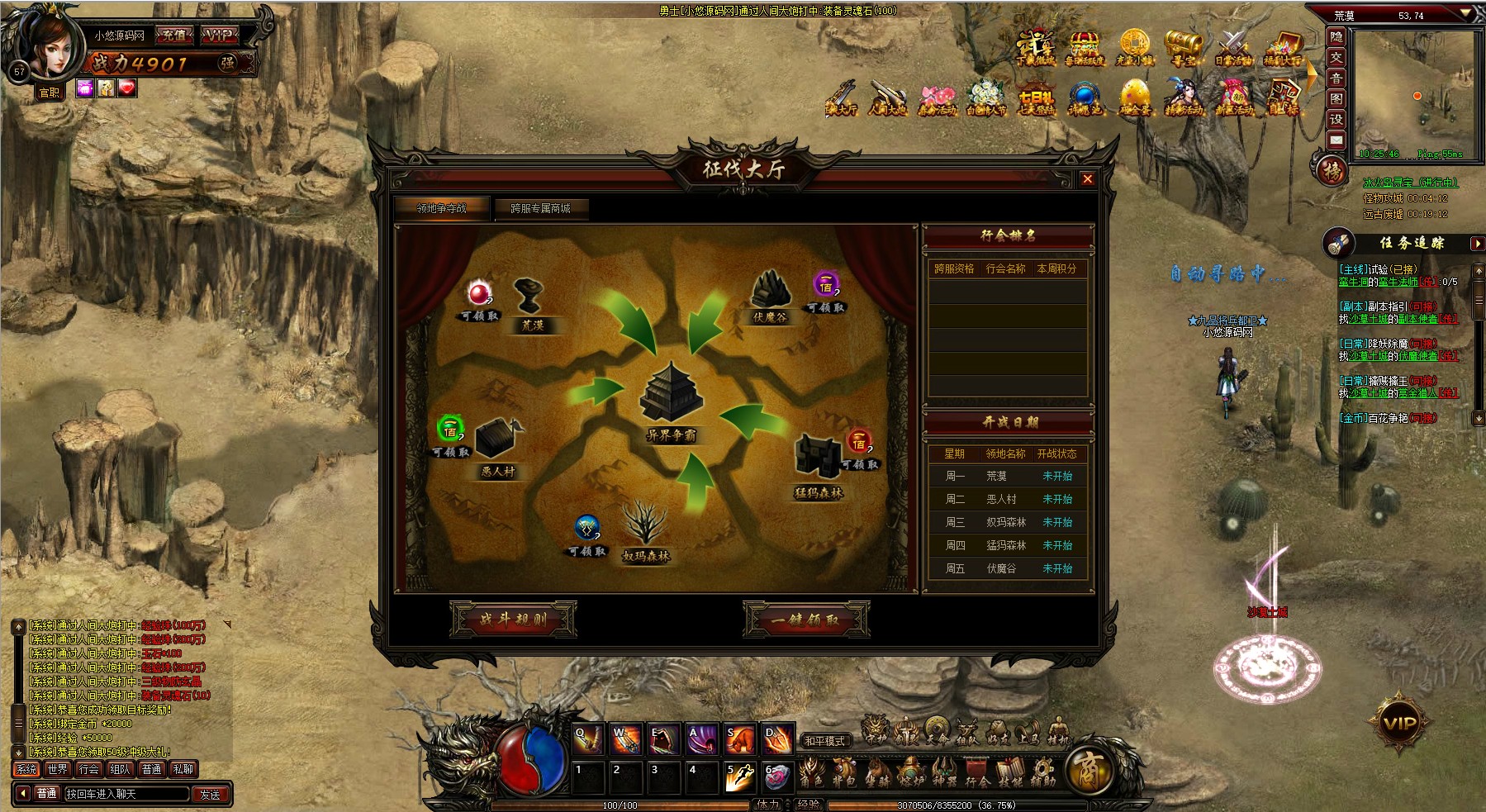Claim all rewards with 一键领取
Screen dimensions: 1486x812
pyautogui.click(x=805, y=619)
